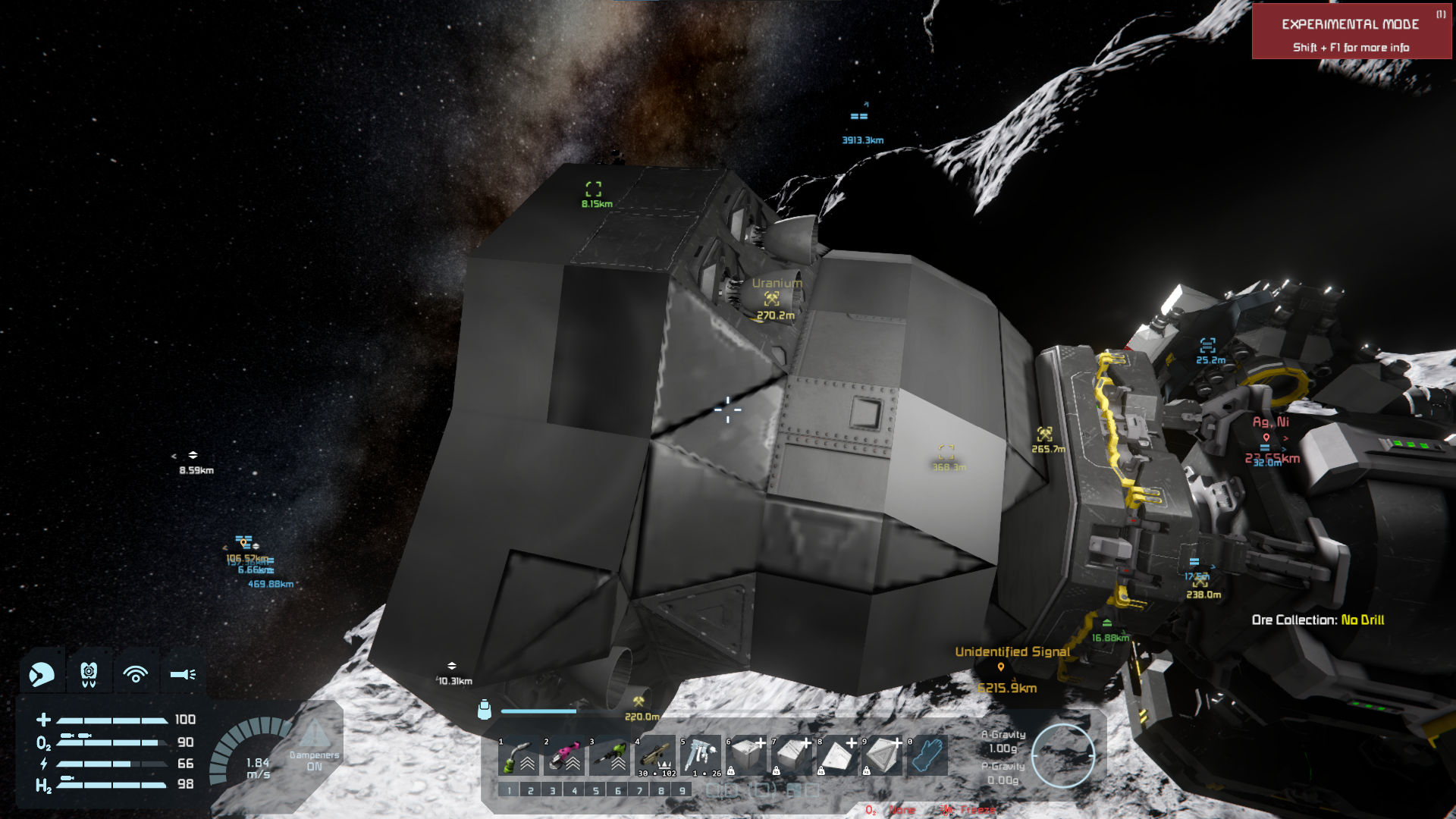
Task: Toggle the flashlight status icon
Action: [x=183, y=673]
